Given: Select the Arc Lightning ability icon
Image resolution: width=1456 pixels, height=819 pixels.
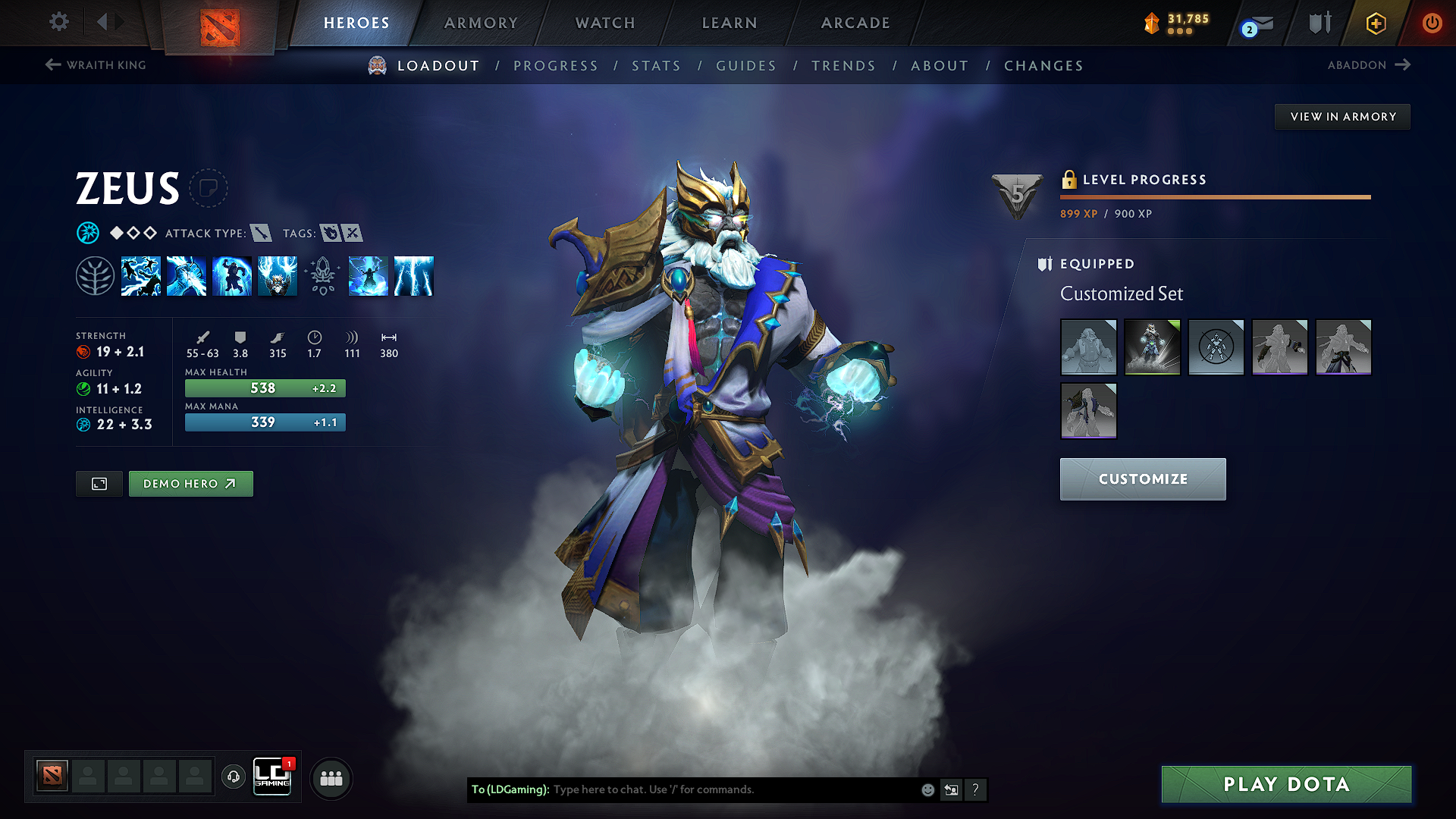Looking at the screenshot, I should (141, 277).
